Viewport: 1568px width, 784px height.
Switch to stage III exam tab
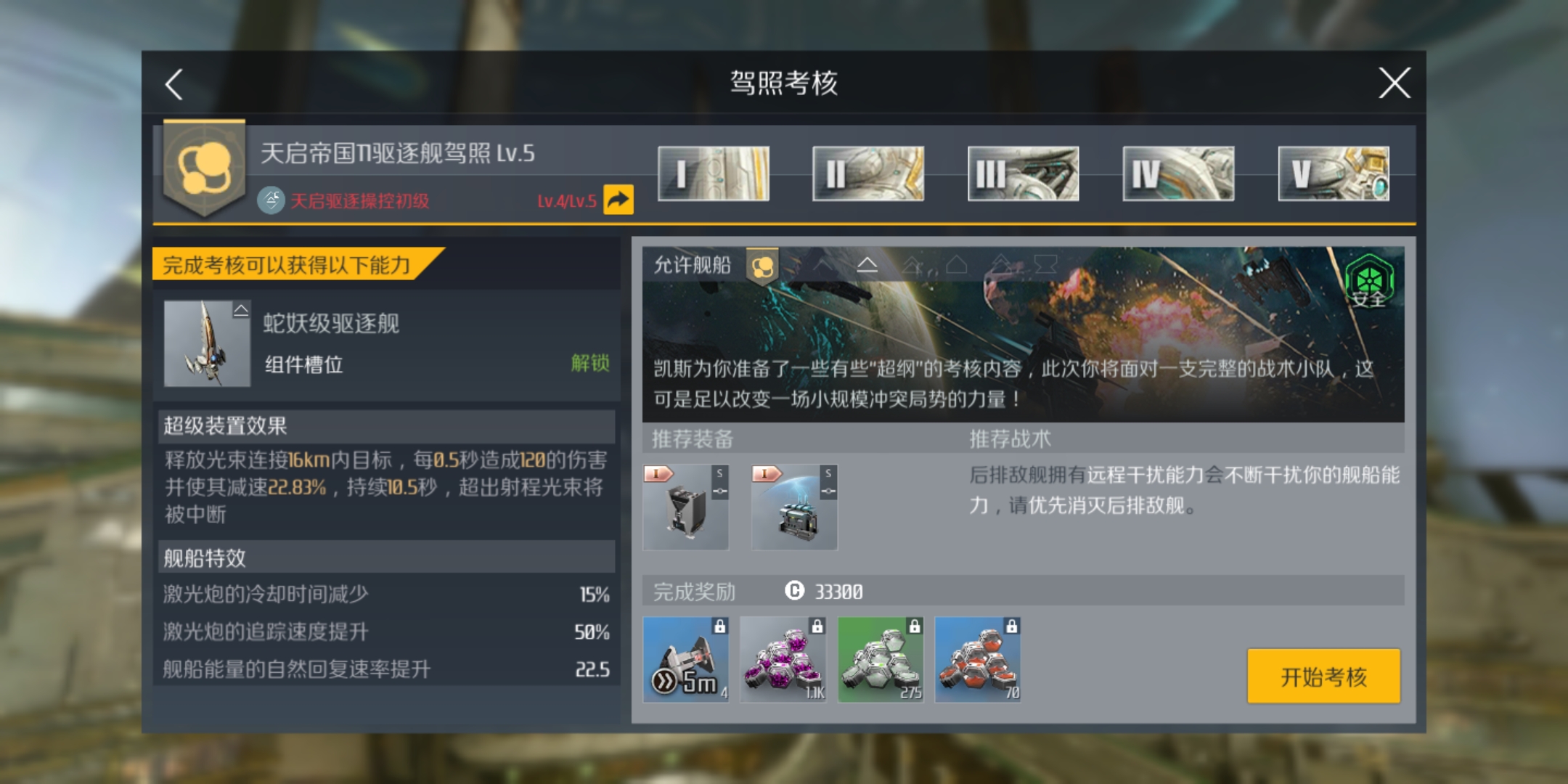[x=1022, y=173]
